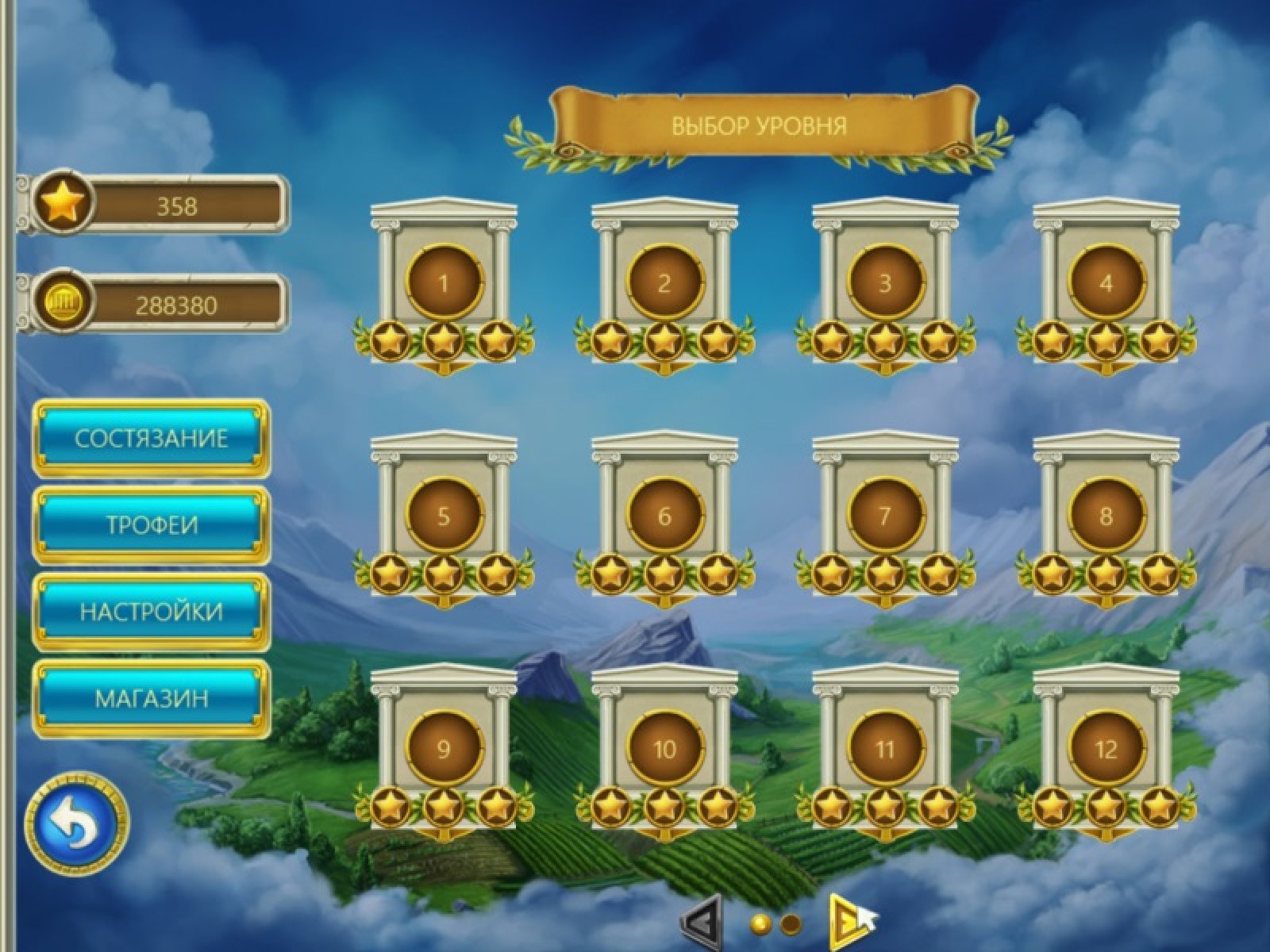
Task: Pick level 8
Action: (x=1106, y=516)
